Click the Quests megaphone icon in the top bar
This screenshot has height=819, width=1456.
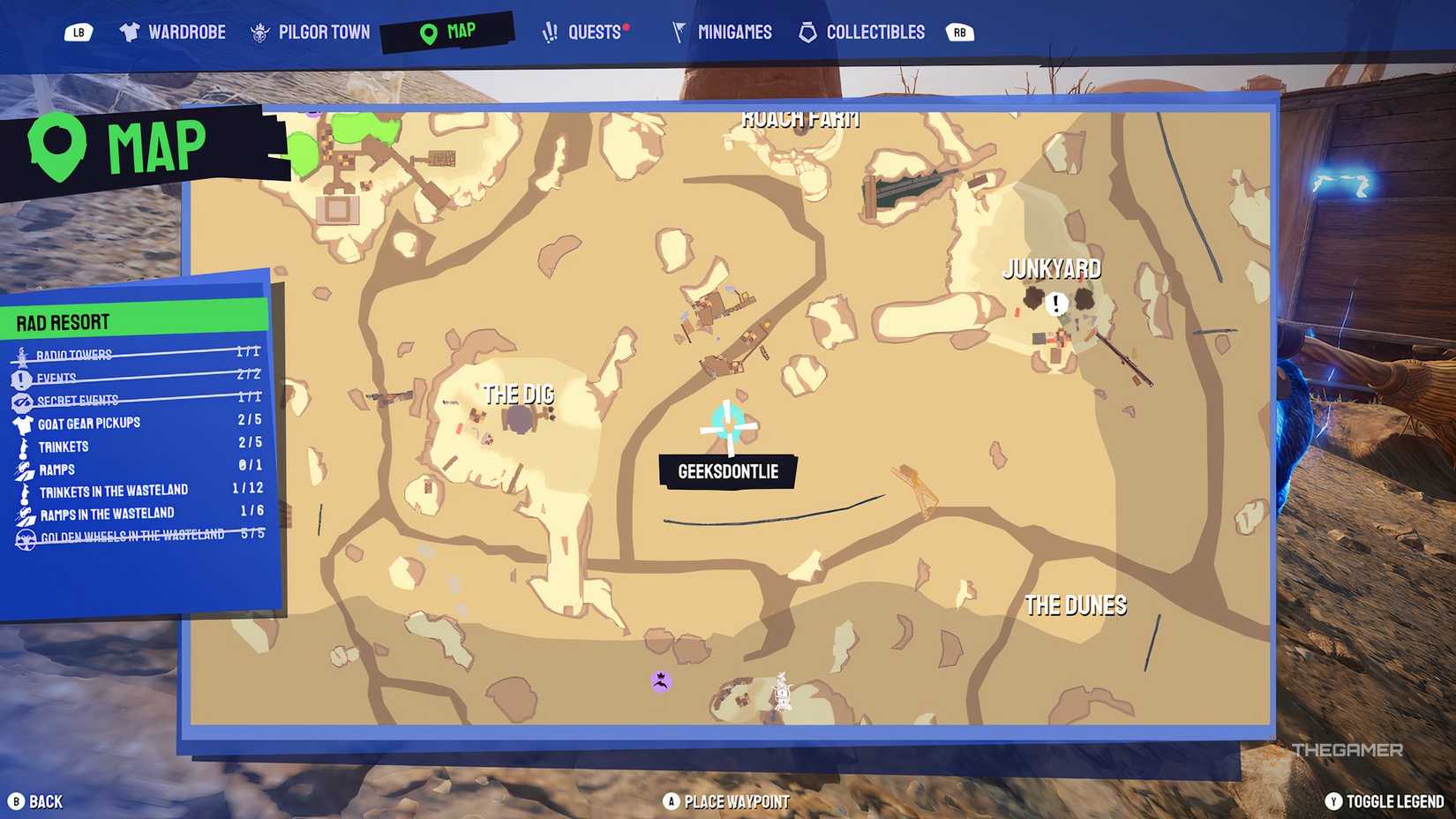(x=552, y=31)
